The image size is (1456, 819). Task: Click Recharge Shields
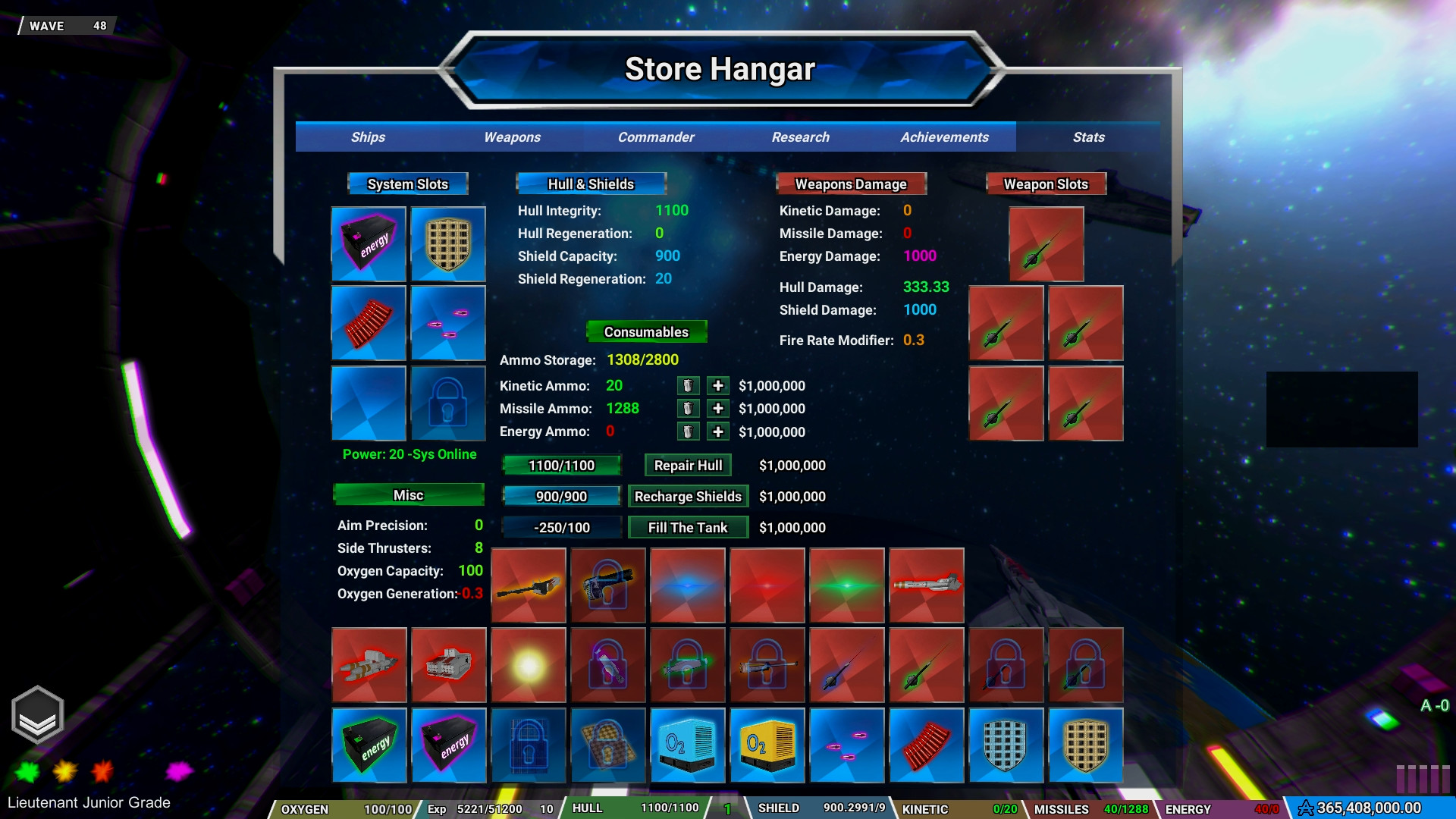coord(688,496)
